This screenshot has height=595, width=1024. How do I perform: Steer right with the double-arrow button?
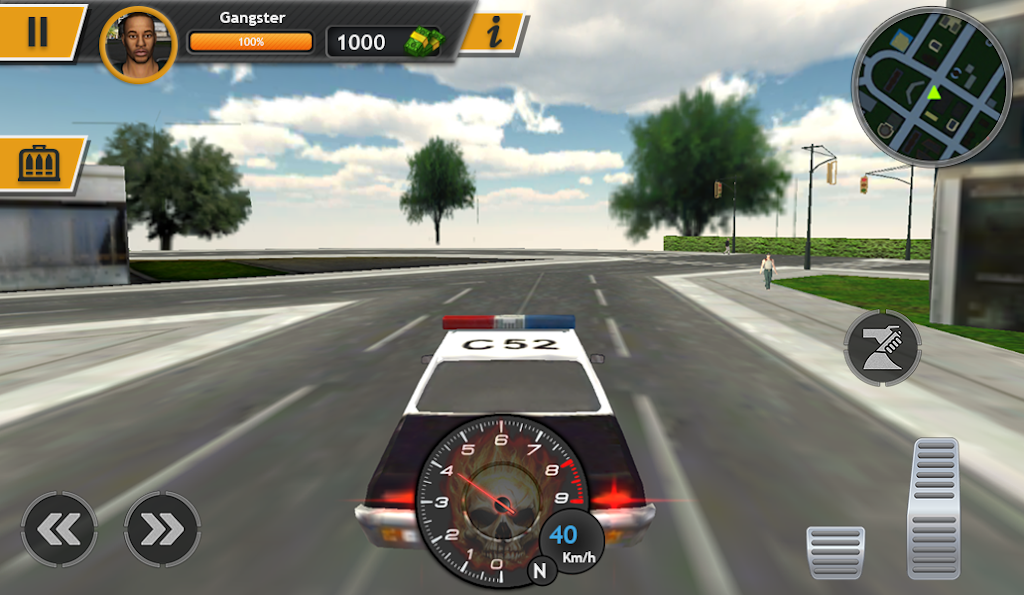(162, 529)
